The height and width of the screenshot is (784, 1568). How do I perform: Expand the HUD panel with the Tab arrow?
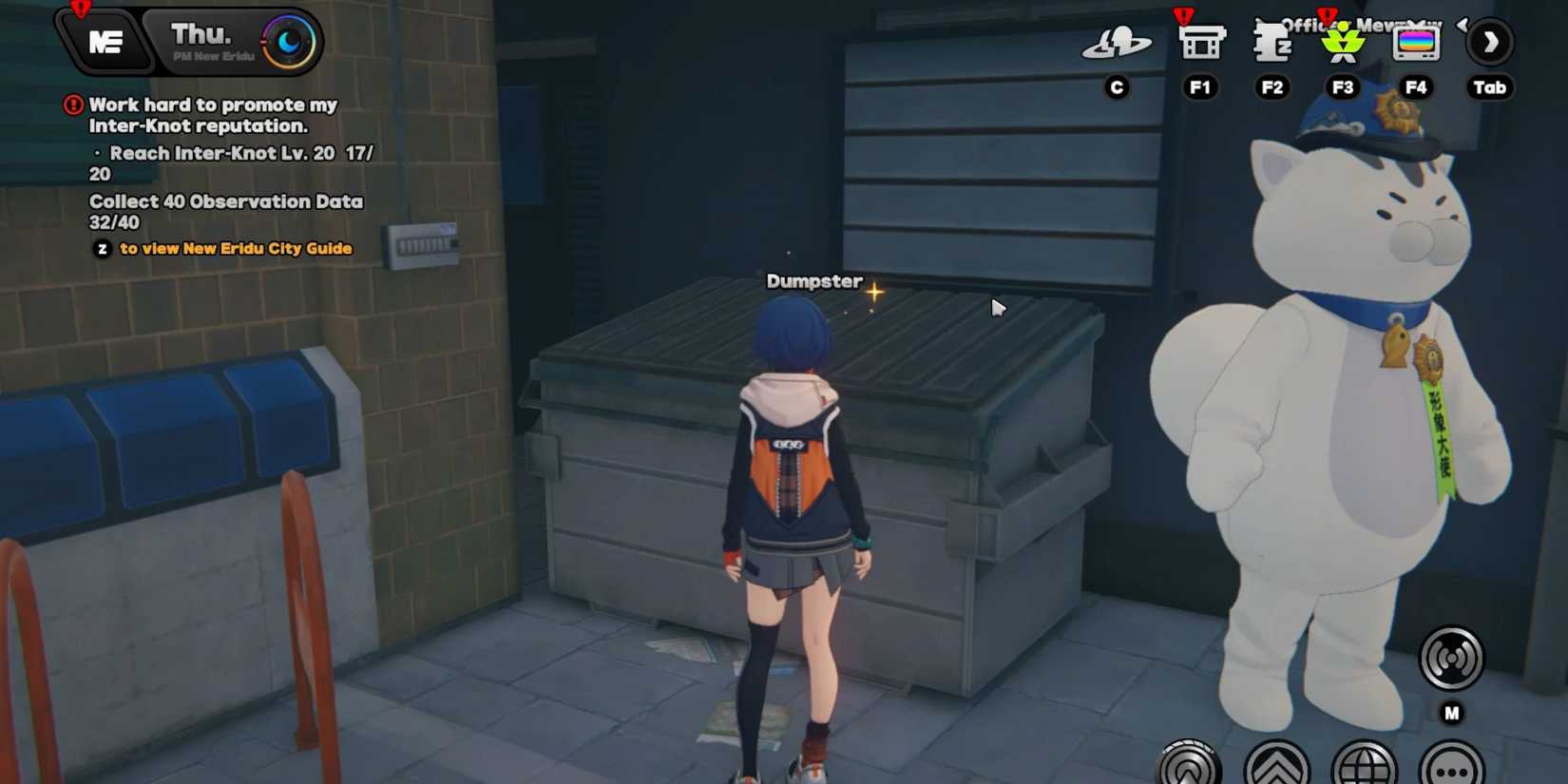pos(1490,42)
